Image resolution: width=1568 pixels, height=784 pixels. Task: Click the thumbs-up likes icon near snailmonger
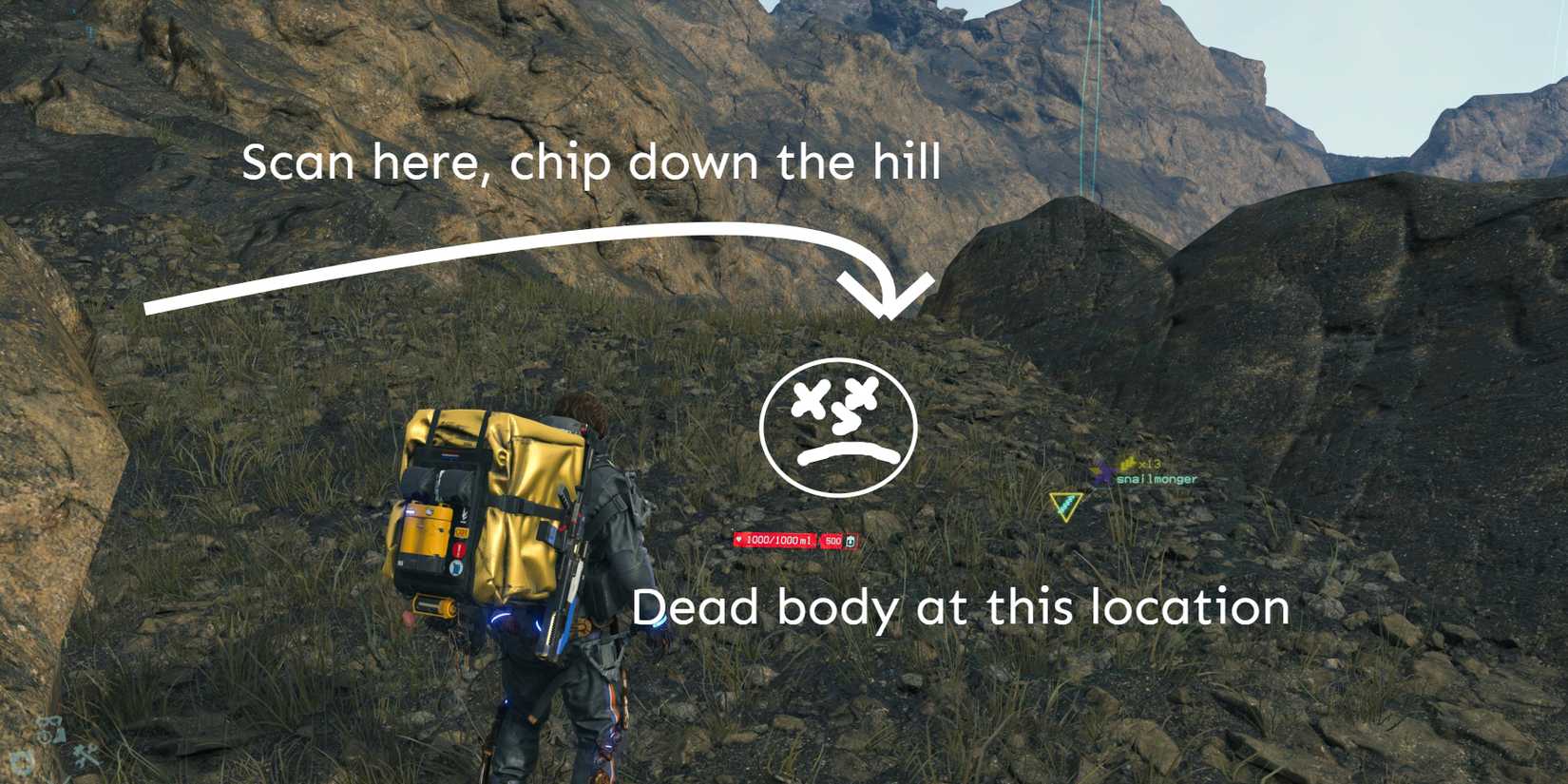click(1129, 464)
